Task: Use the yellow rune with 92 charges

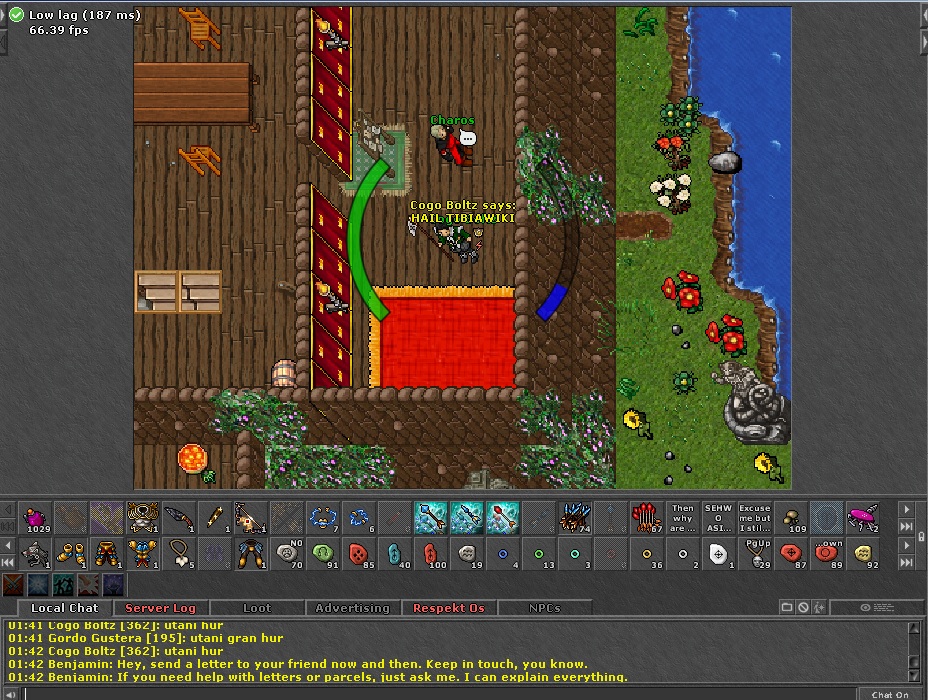Action: tap(864, 553)
